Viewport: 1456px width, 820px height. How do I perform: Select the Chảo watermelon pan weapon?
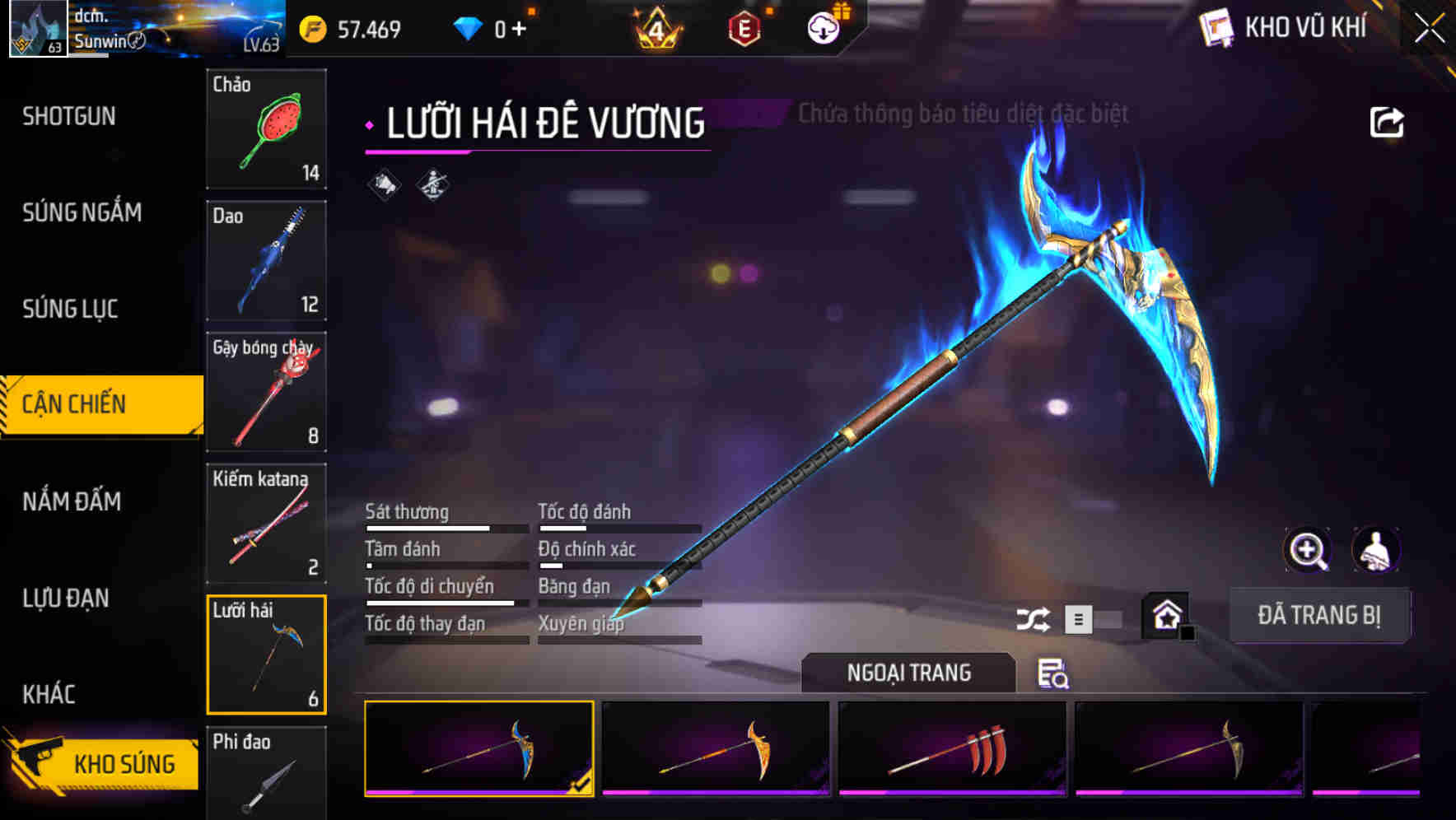[x=266, y=129]
